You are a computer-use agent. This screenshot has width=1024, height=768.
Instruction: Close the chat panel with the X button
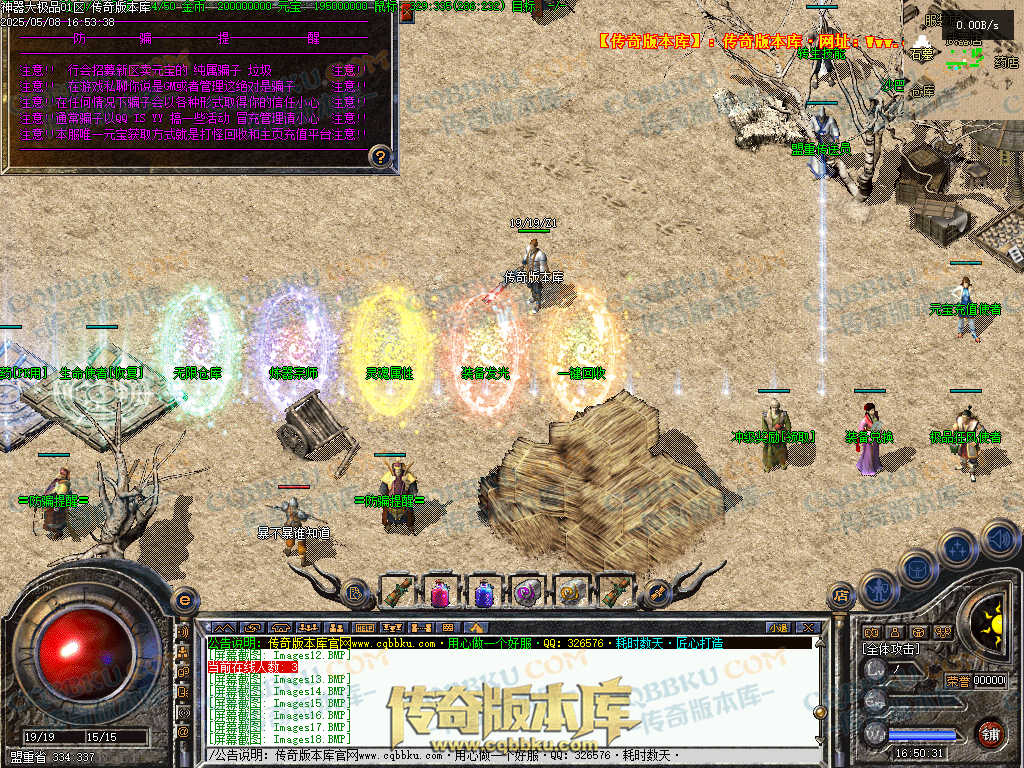[x=808, y=628]
